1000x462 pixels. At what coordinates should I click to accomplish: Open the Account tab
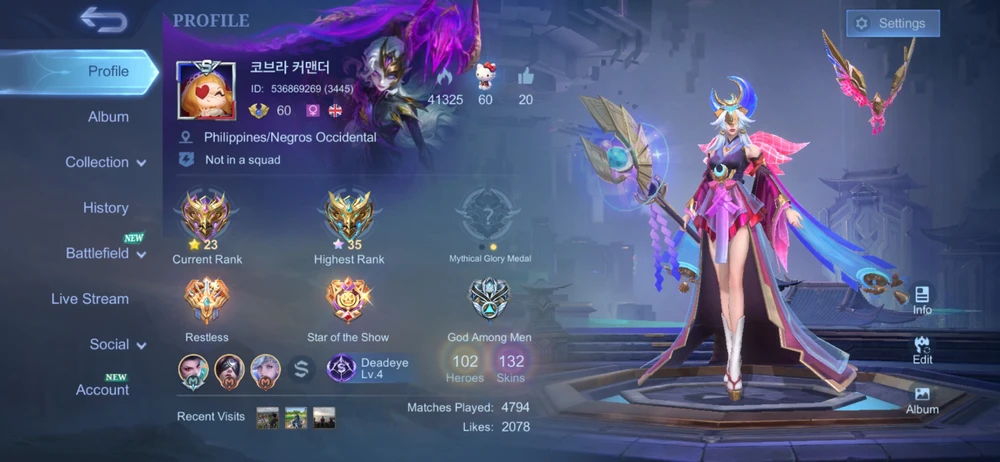point(102,390)
